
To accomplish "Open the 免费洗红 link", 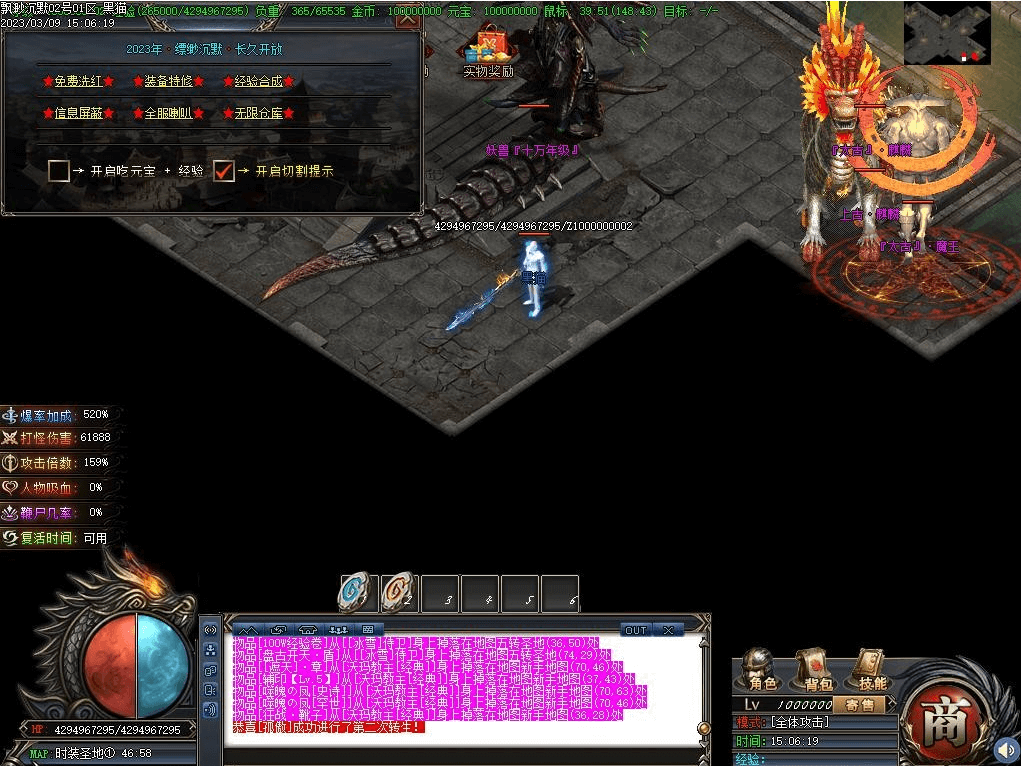I will [78, 81].
